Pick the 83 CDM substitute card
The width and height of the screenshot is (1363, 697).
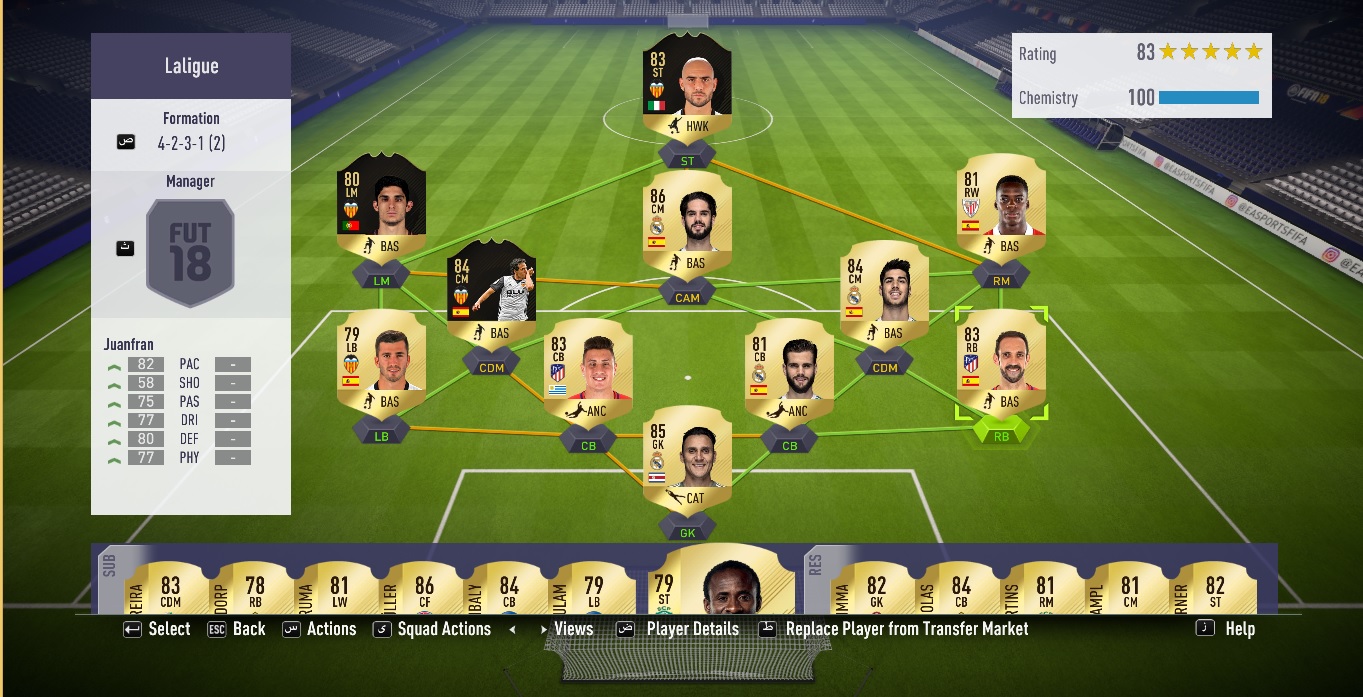(x=170, y=588)
